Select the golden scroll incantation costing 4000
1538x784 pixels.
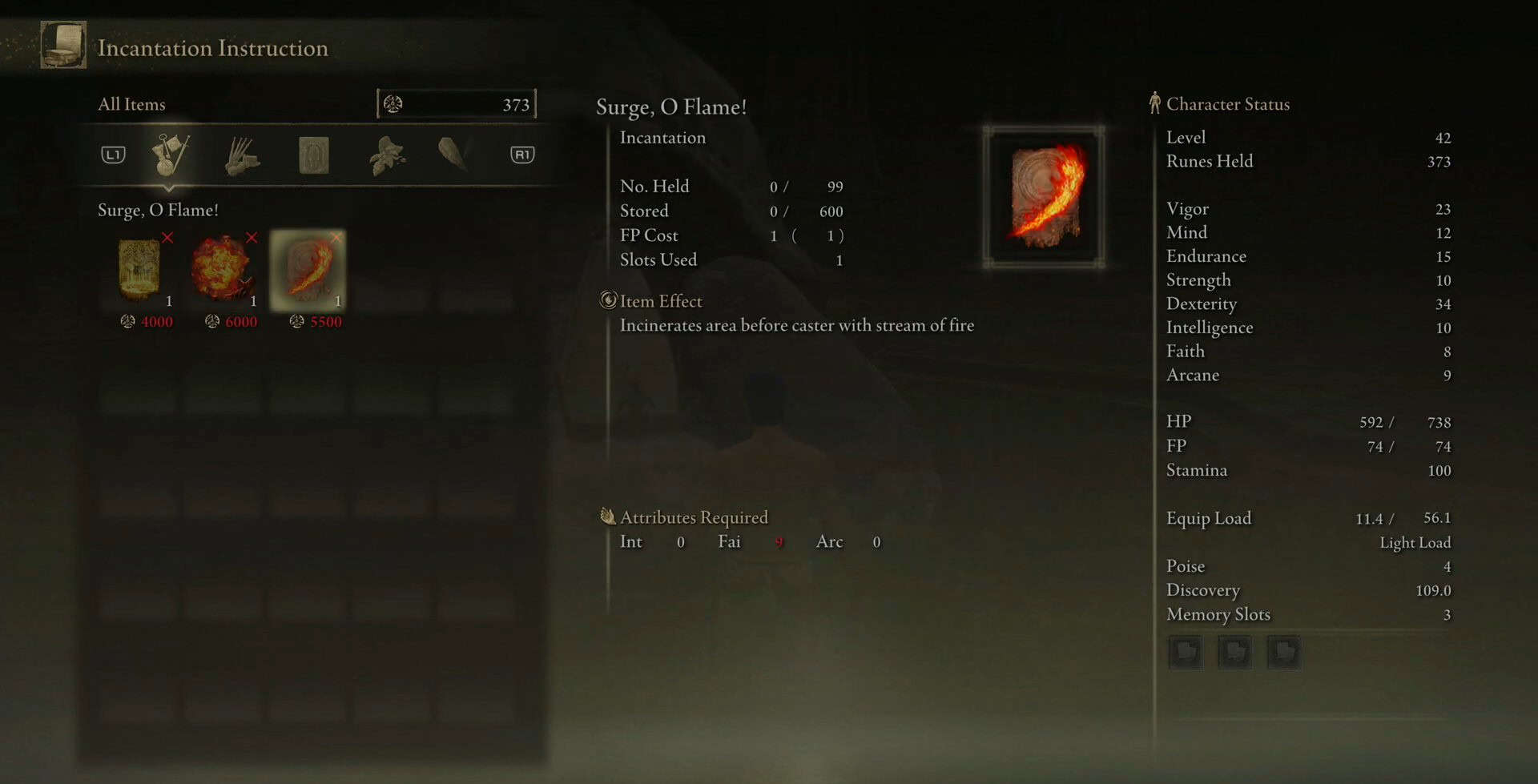(x=140, y=270)
